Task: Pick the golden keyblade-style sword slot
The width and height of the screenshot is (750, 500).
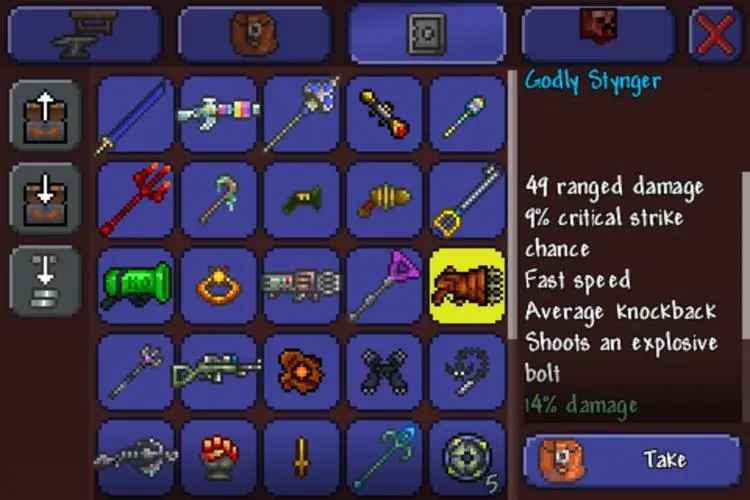Action: pyautogui.click(x=467, y=200)
